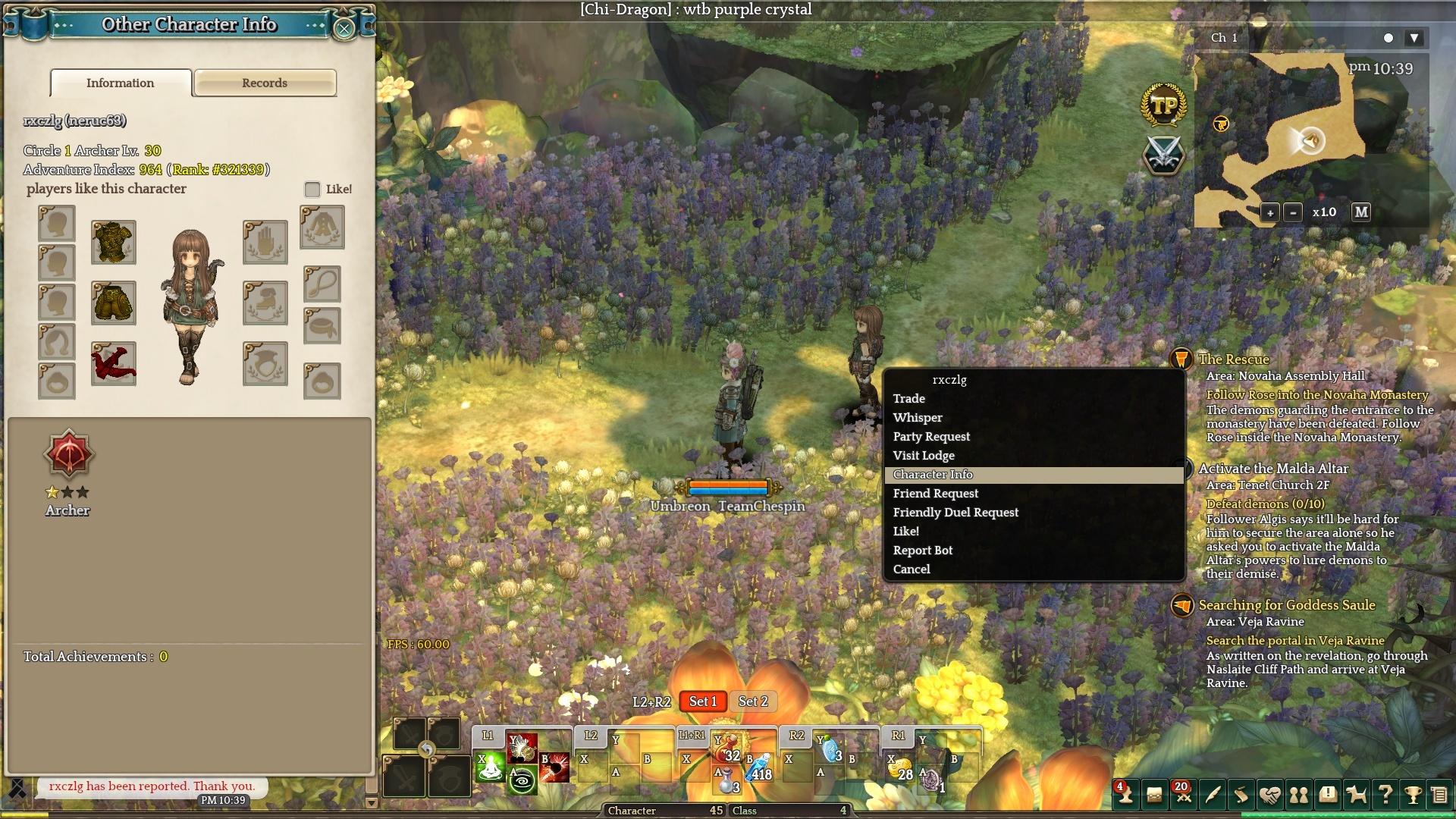1456x819 pixels.
Task: Choose Visit Lodge option
Action: (924, 456)
